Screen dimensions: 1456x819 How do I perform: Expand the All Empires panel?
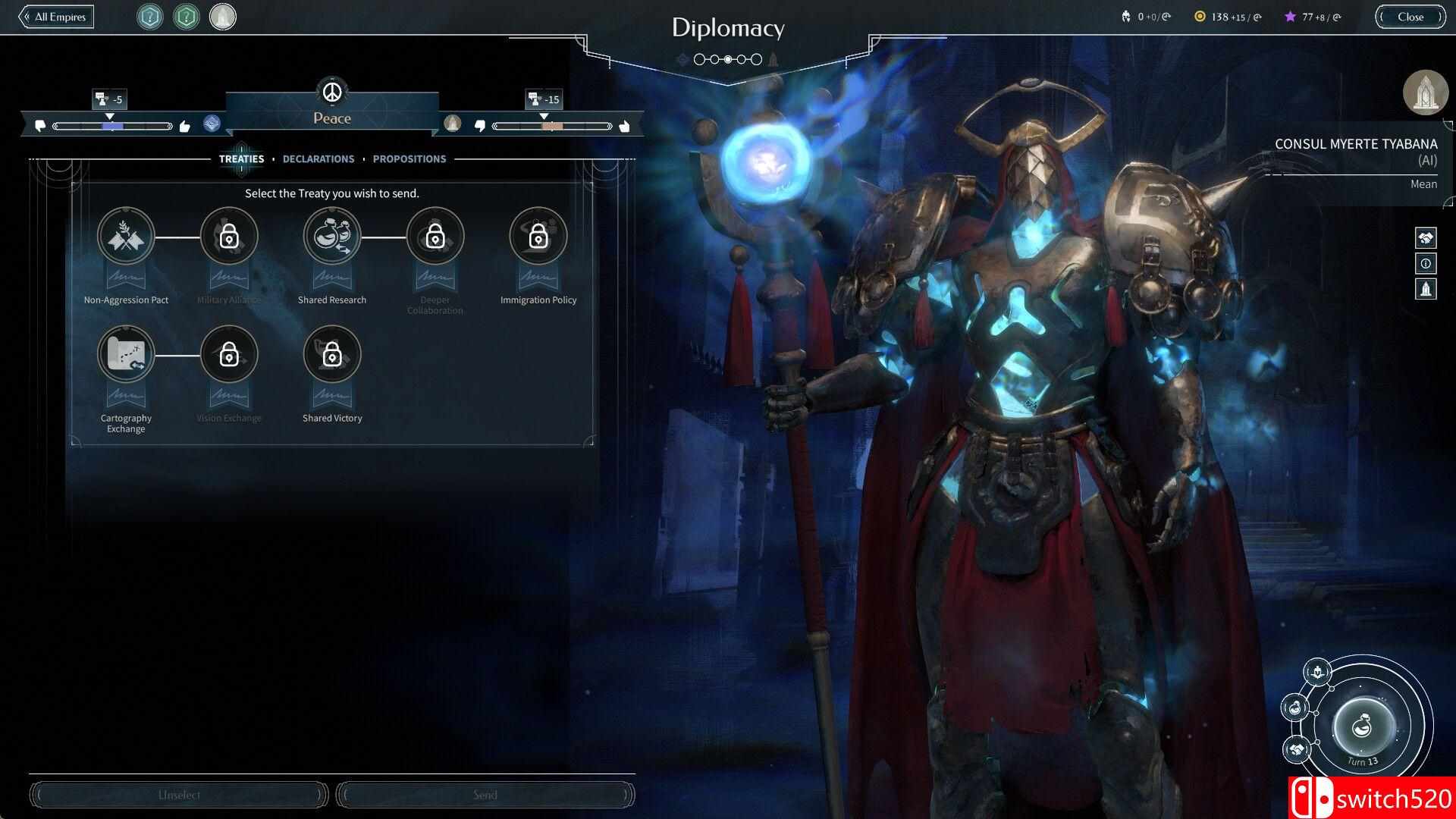point(56,16)
